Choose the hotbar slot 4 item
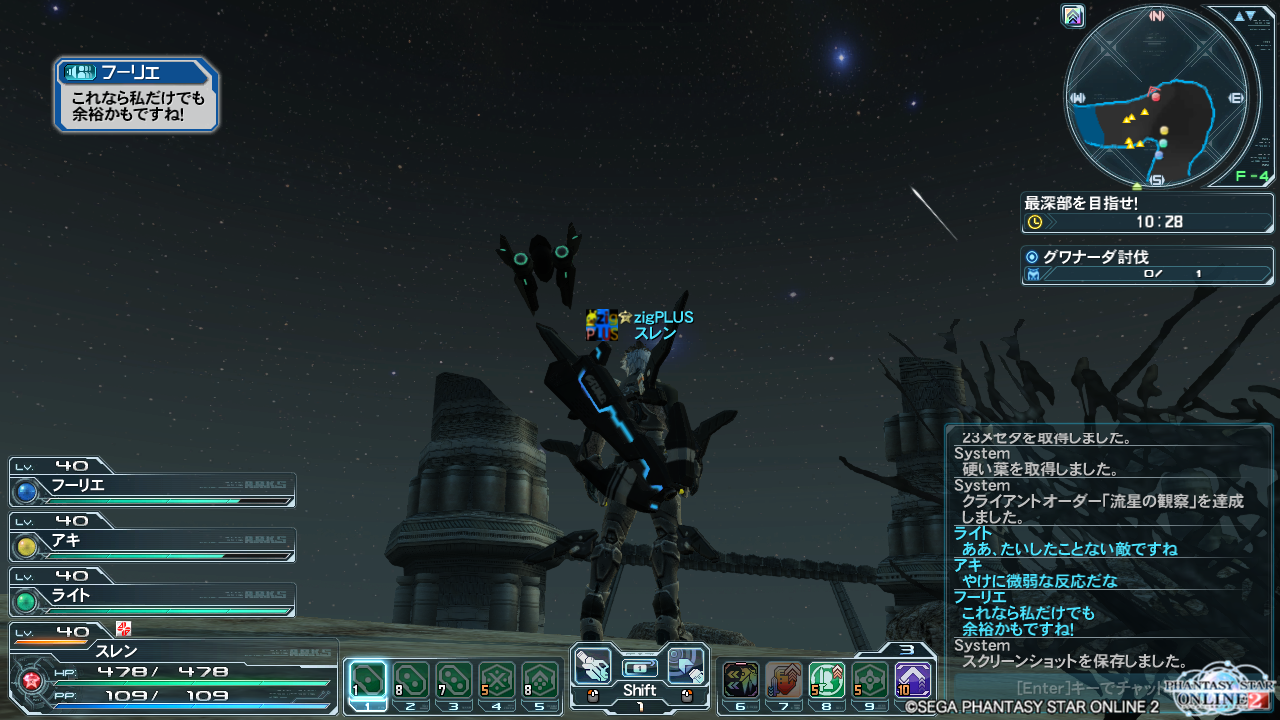Screen dimensions: 1280x720 pos(497,682)
